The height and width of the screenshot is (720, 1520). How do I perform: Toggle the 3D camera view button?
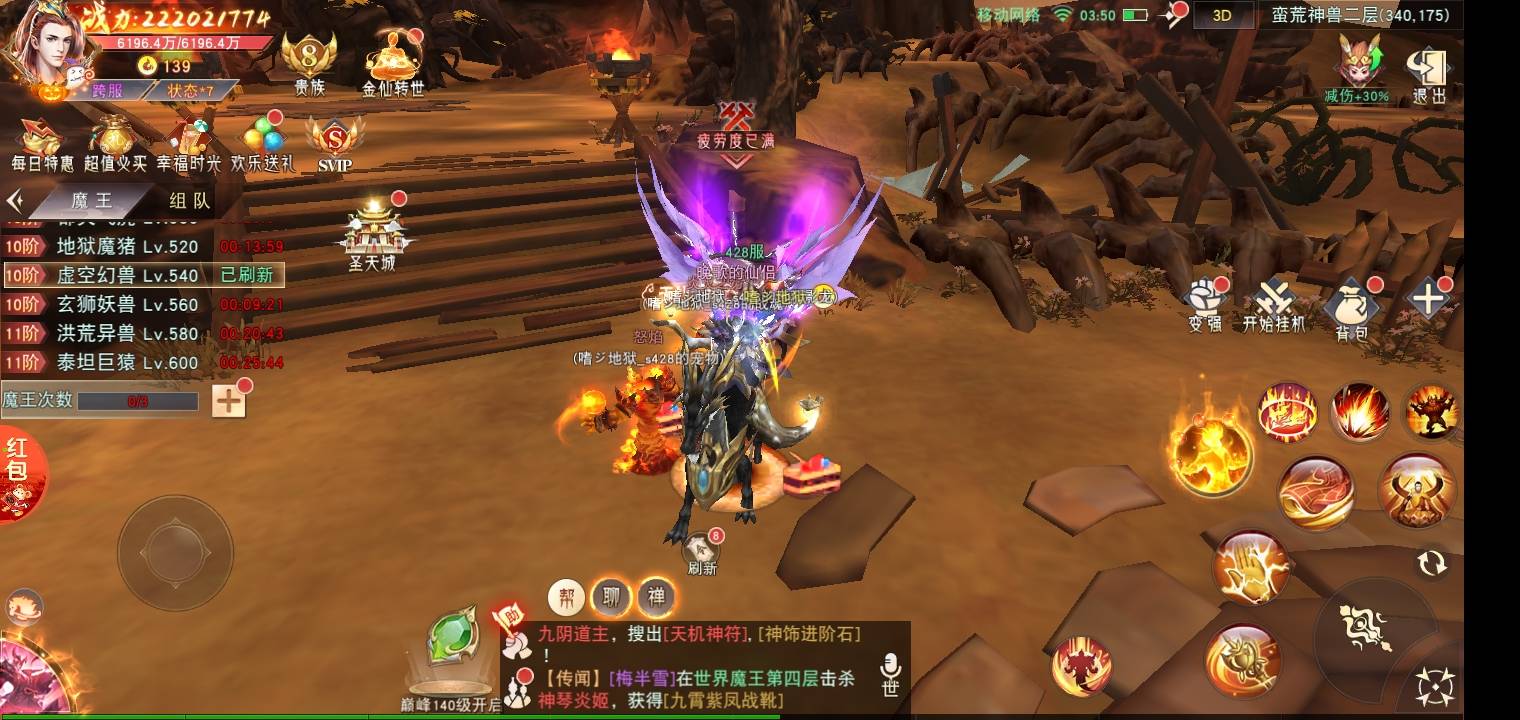[x=1221, y=15]
